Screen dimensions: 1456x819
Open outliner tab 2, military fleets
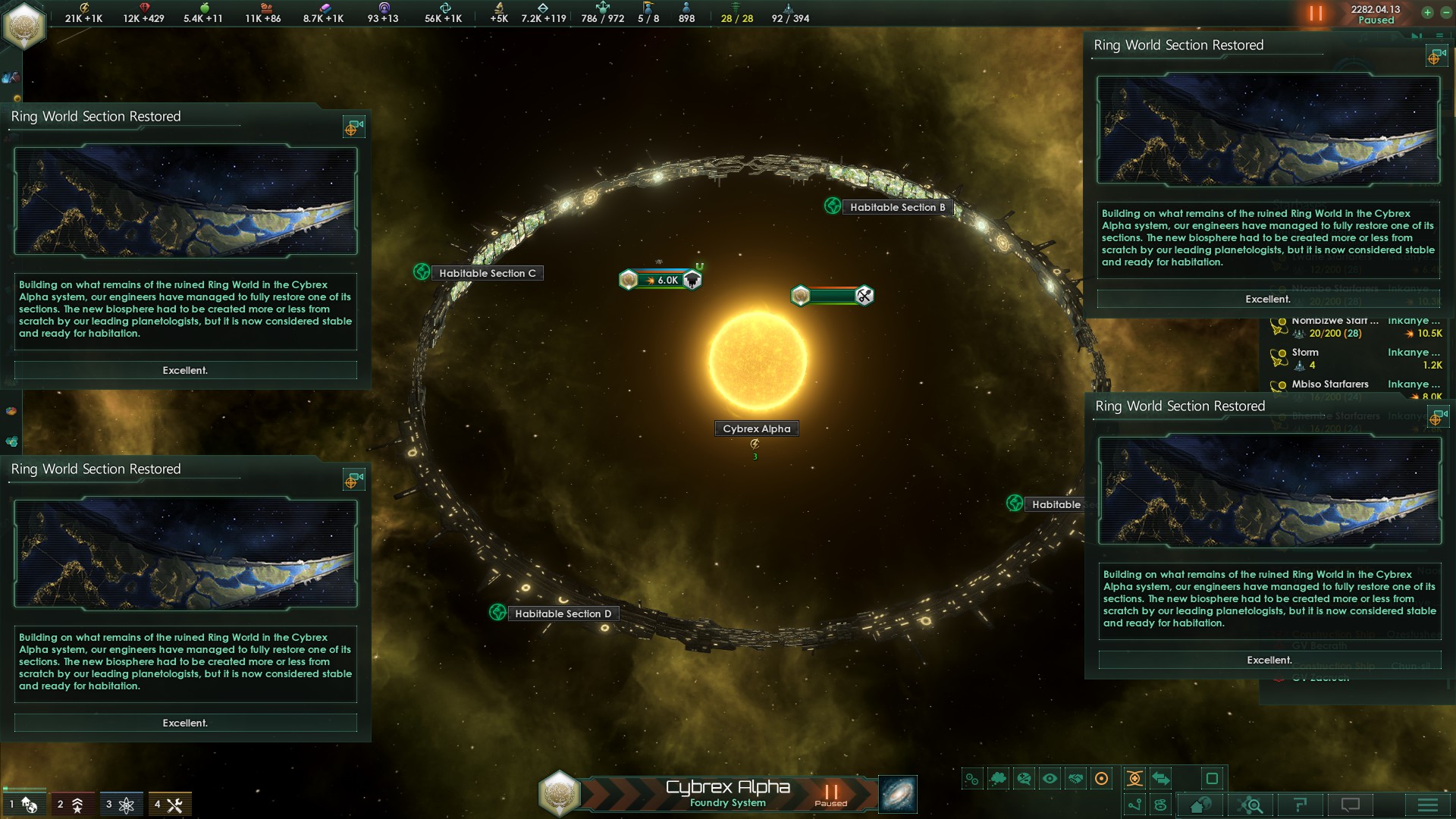coord(71,804)
